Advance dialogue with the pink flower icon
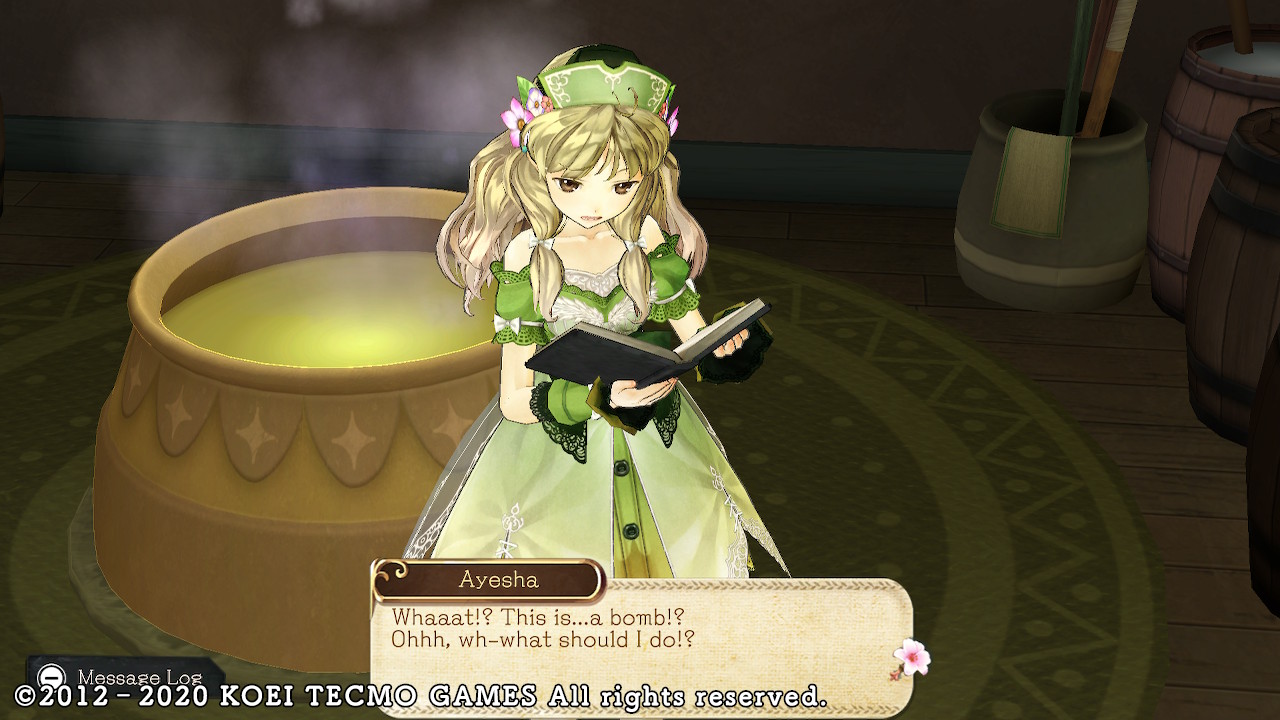This screenshot has height=720, width=1280. tap(911, 658)
